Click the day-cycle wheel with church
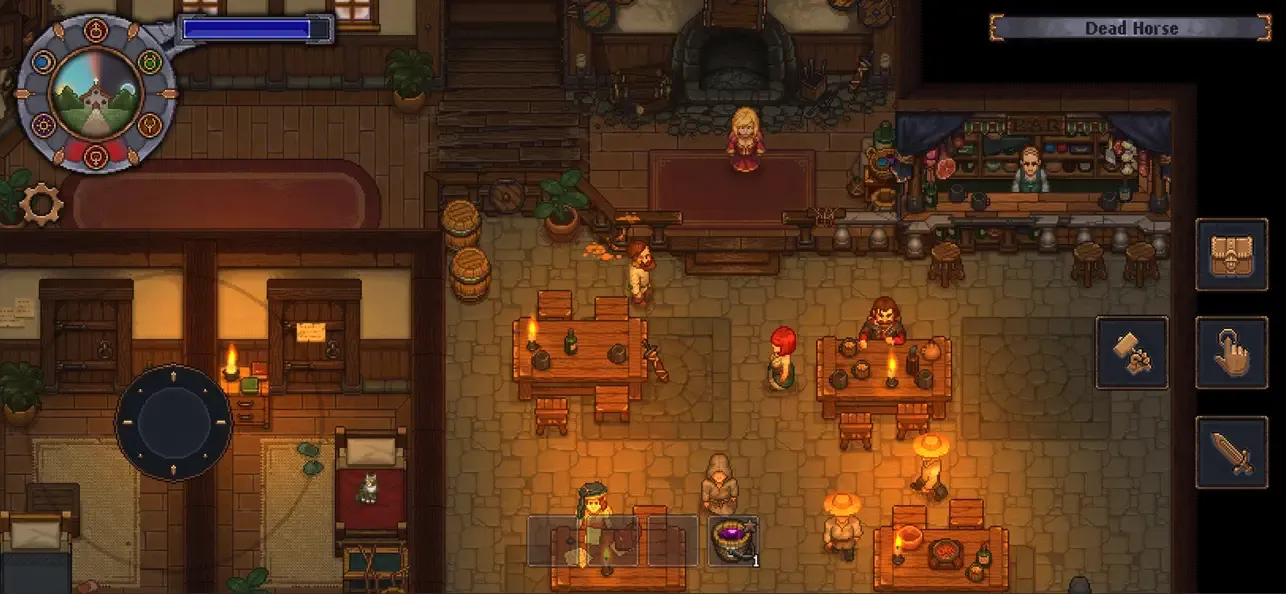 [x=97, y=92]
